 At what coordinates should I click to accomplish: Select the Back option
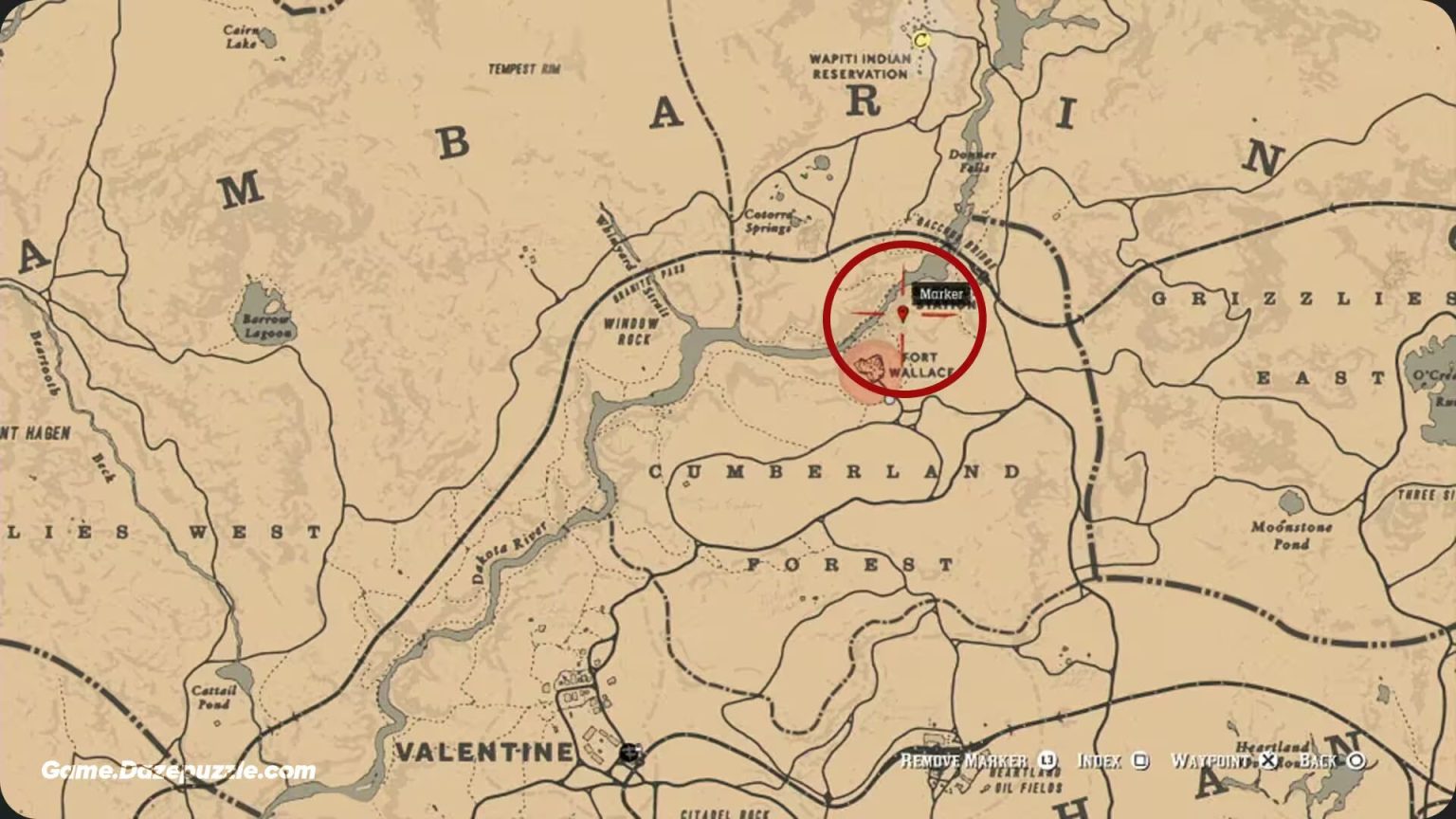(x=1318, y=759)
